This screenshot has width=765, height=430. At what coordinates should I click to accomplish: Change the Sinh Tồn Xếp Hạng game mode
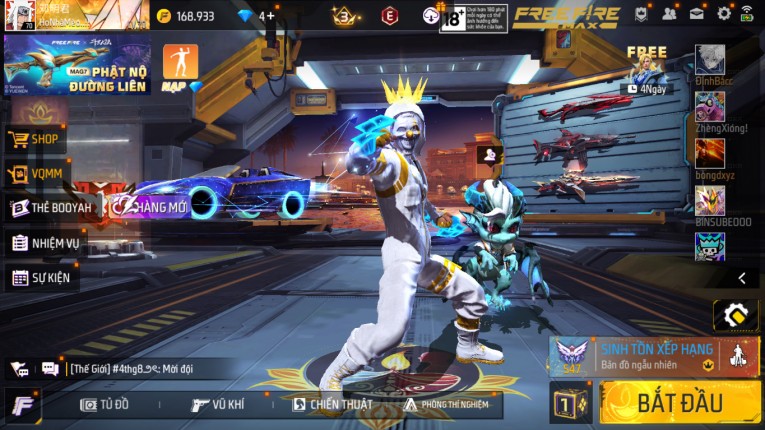pos(654,356)
